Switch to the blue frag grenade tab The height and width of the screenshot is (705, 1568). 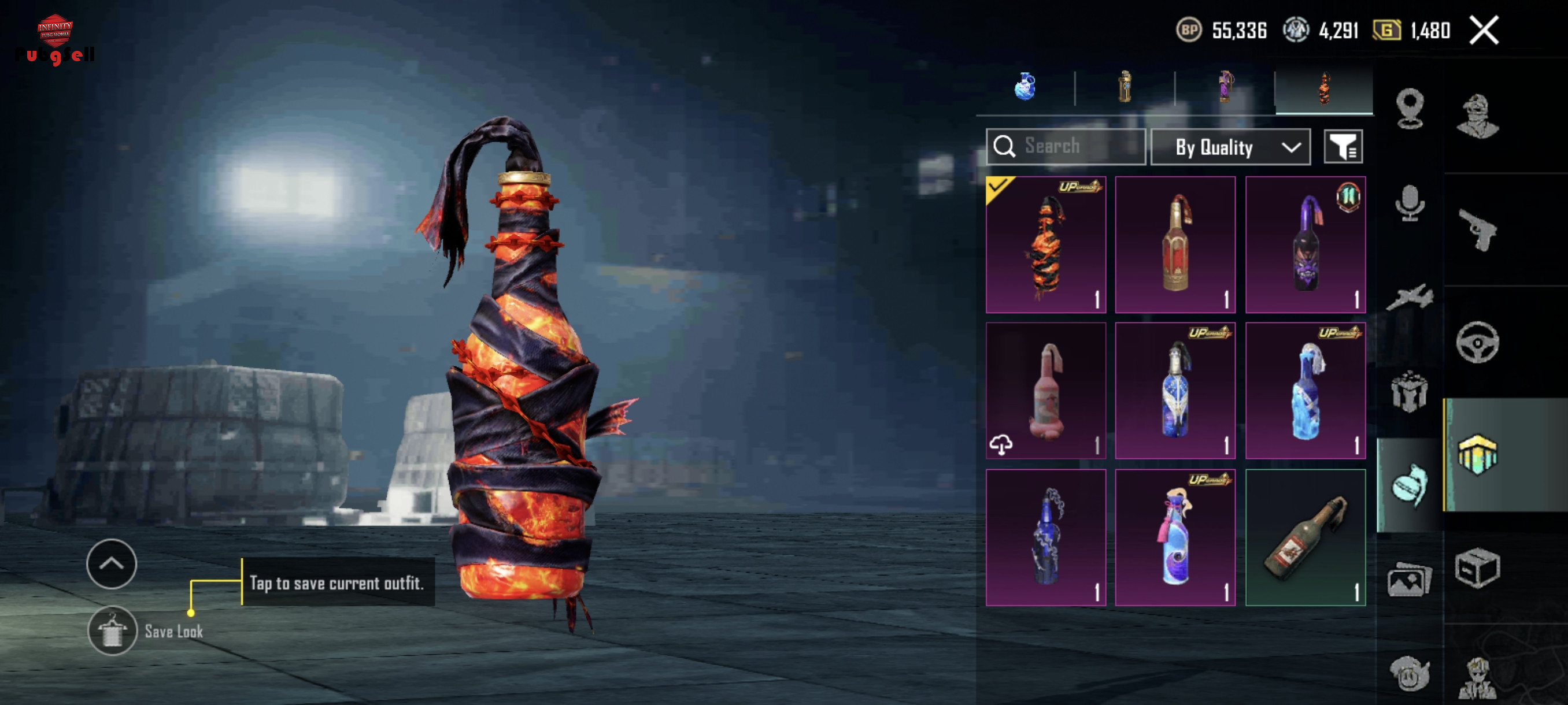click(x=1025, y=87)
